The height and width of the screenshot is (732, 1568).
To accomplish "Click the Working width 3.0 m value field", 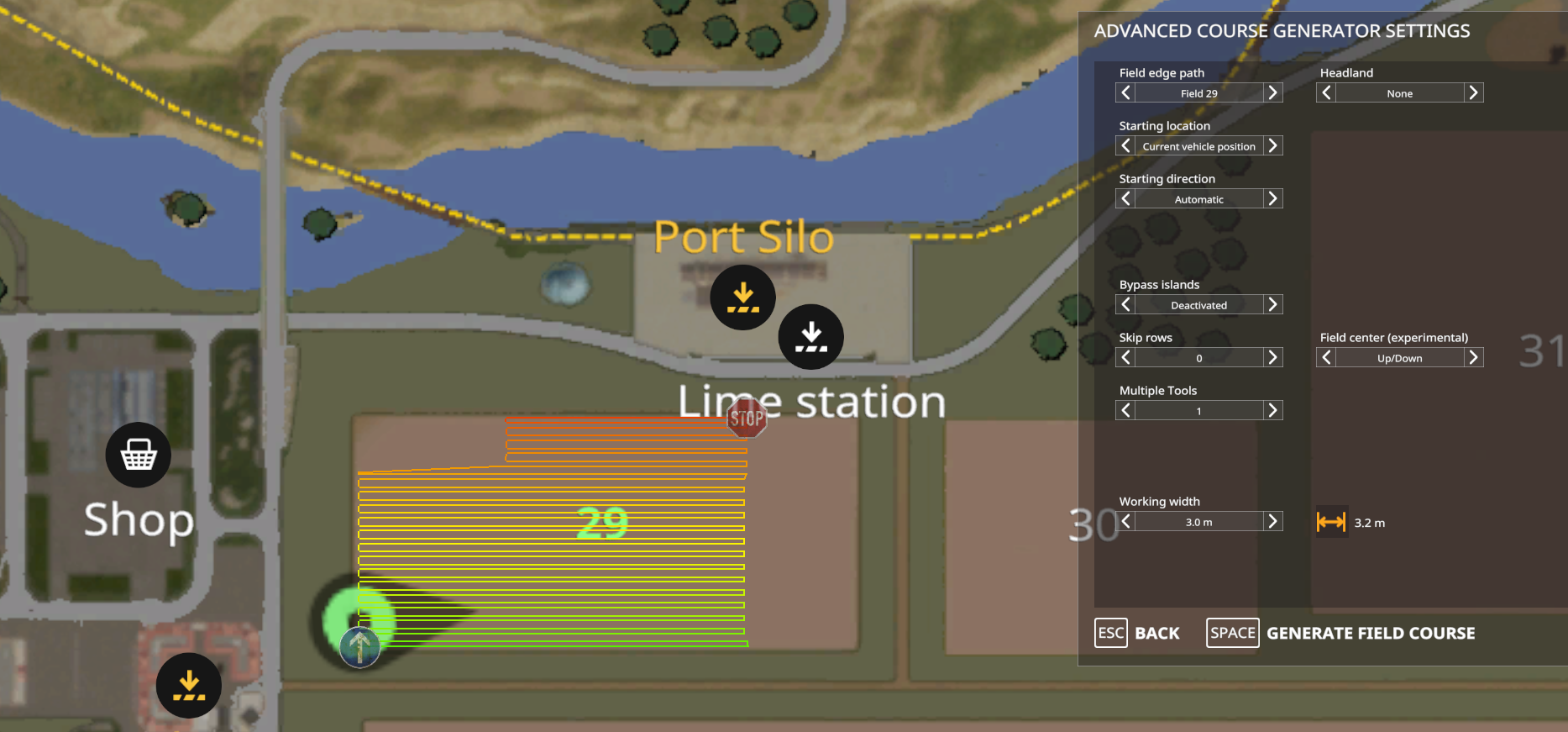I will tap(1199, 520).
